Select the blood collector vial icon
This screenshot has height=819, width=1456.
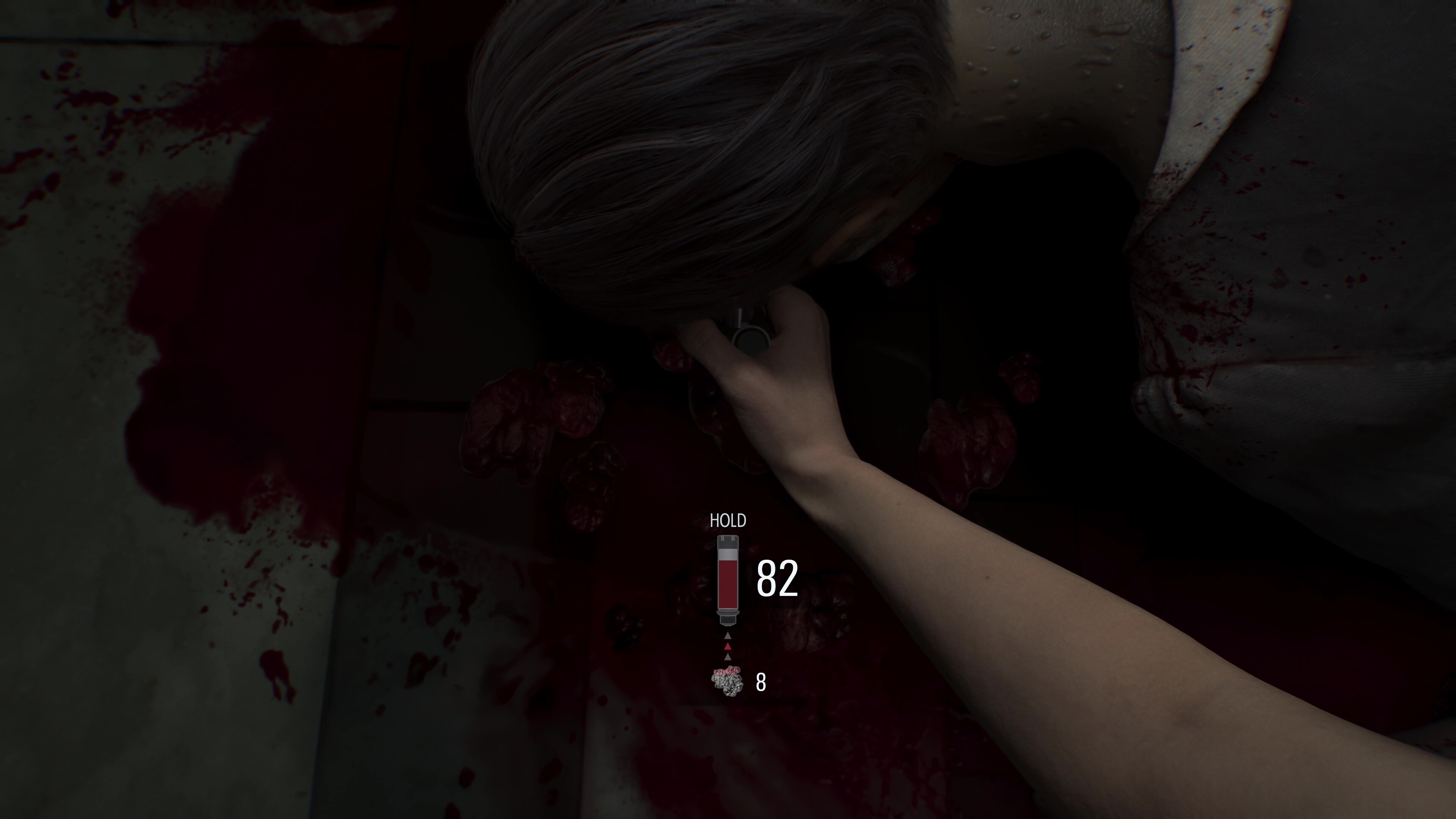click(728, 580)
